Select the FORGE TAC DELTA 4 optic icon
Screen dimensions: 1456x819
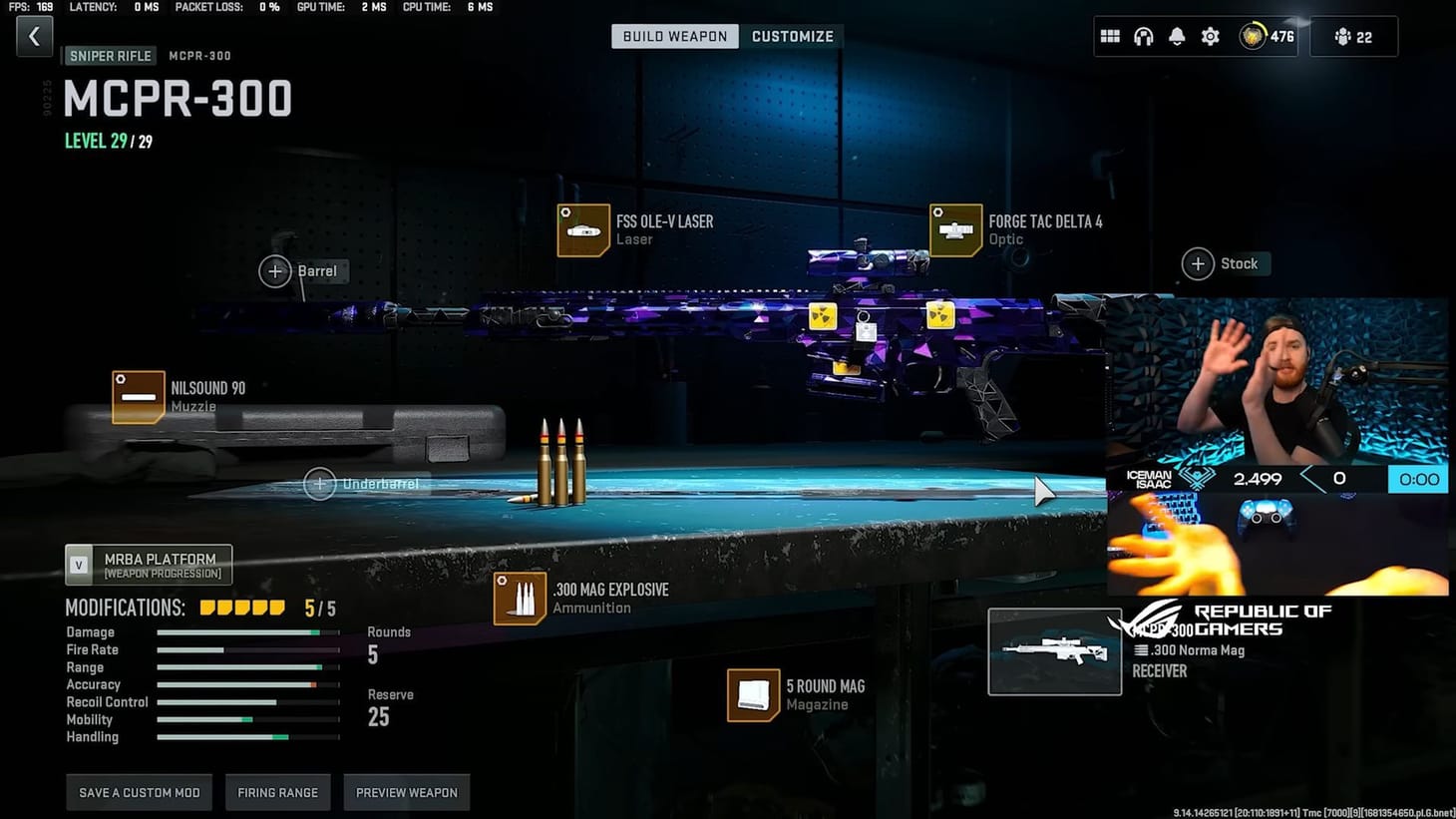(955, 229)
